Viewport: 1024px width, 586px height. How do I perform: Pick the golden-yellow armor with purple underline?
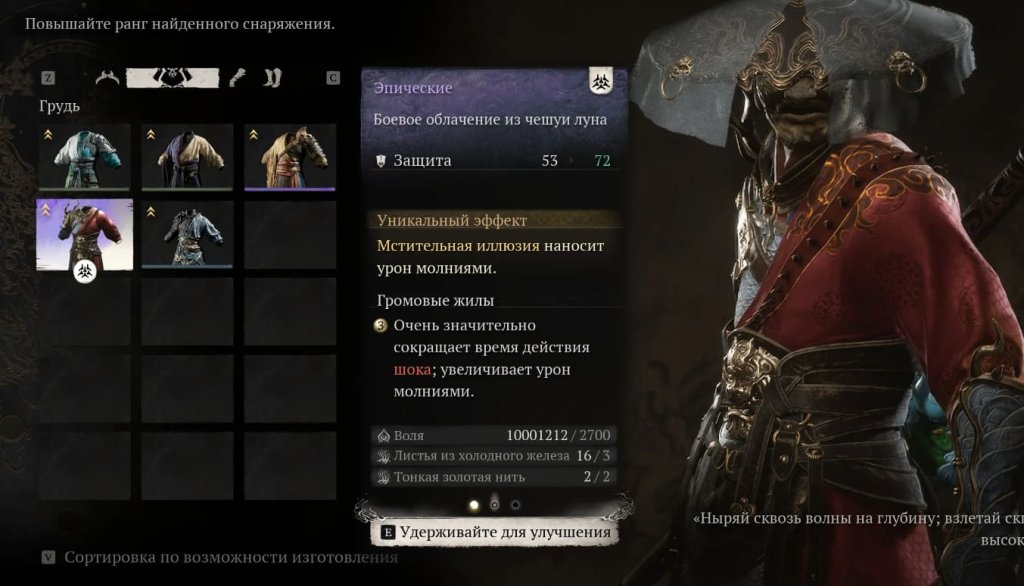click(290, 157)
